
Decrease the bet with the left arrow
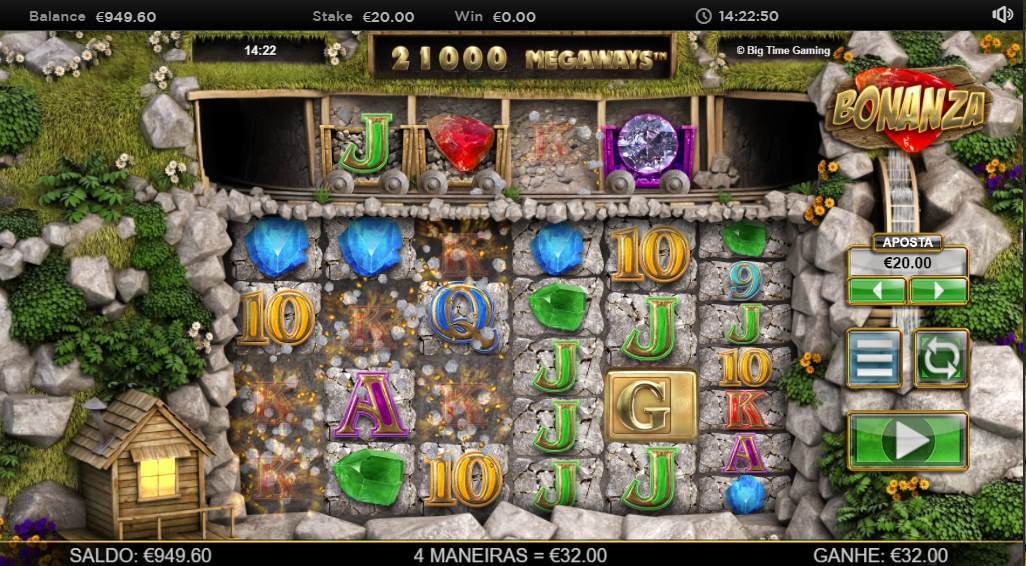pyautogui.click(x=877, y=291)
